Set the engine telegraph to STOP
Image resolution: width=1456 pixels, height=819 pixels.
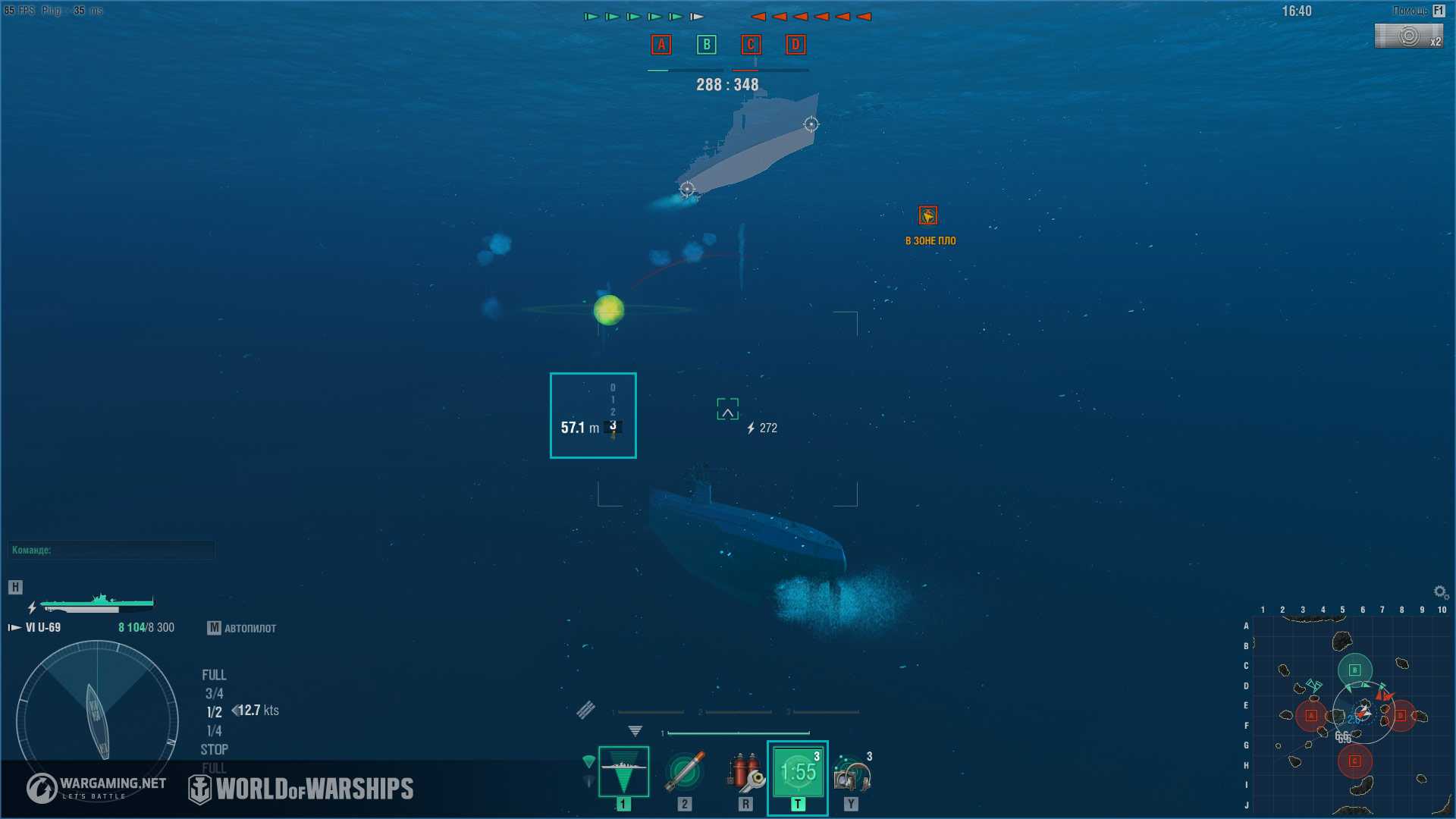tap(214, 749)
